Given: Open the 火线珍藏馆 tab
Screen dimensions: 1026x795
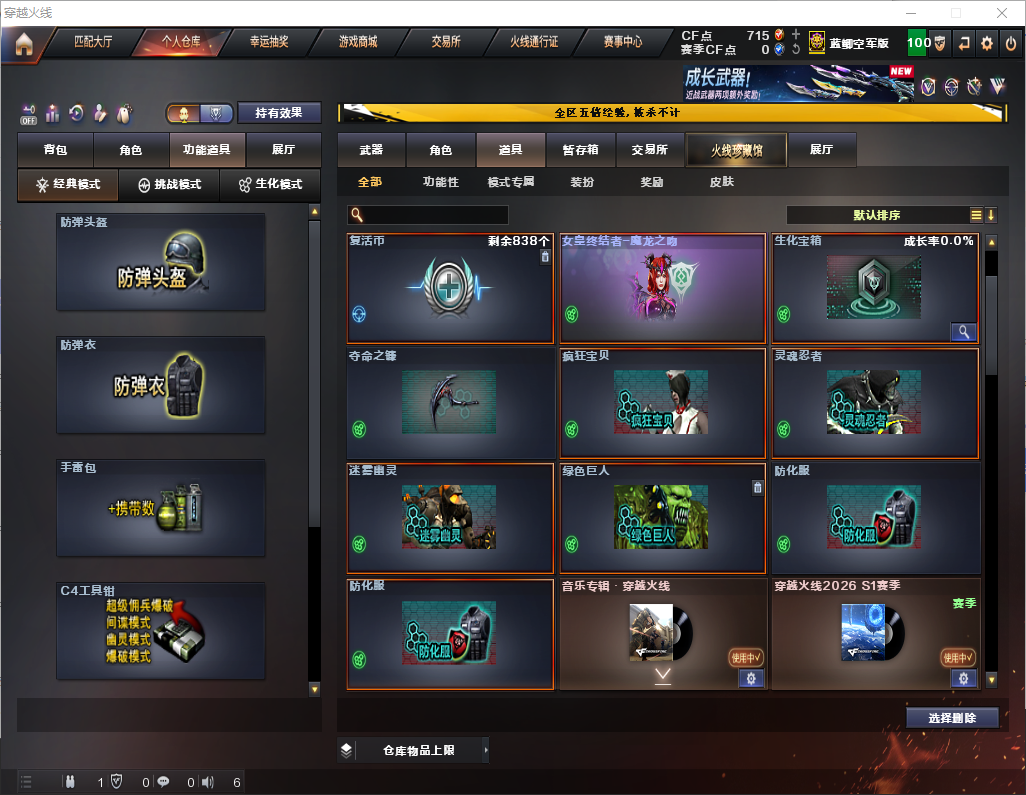Looking at the screenshot, I should (x=736, y=150).
